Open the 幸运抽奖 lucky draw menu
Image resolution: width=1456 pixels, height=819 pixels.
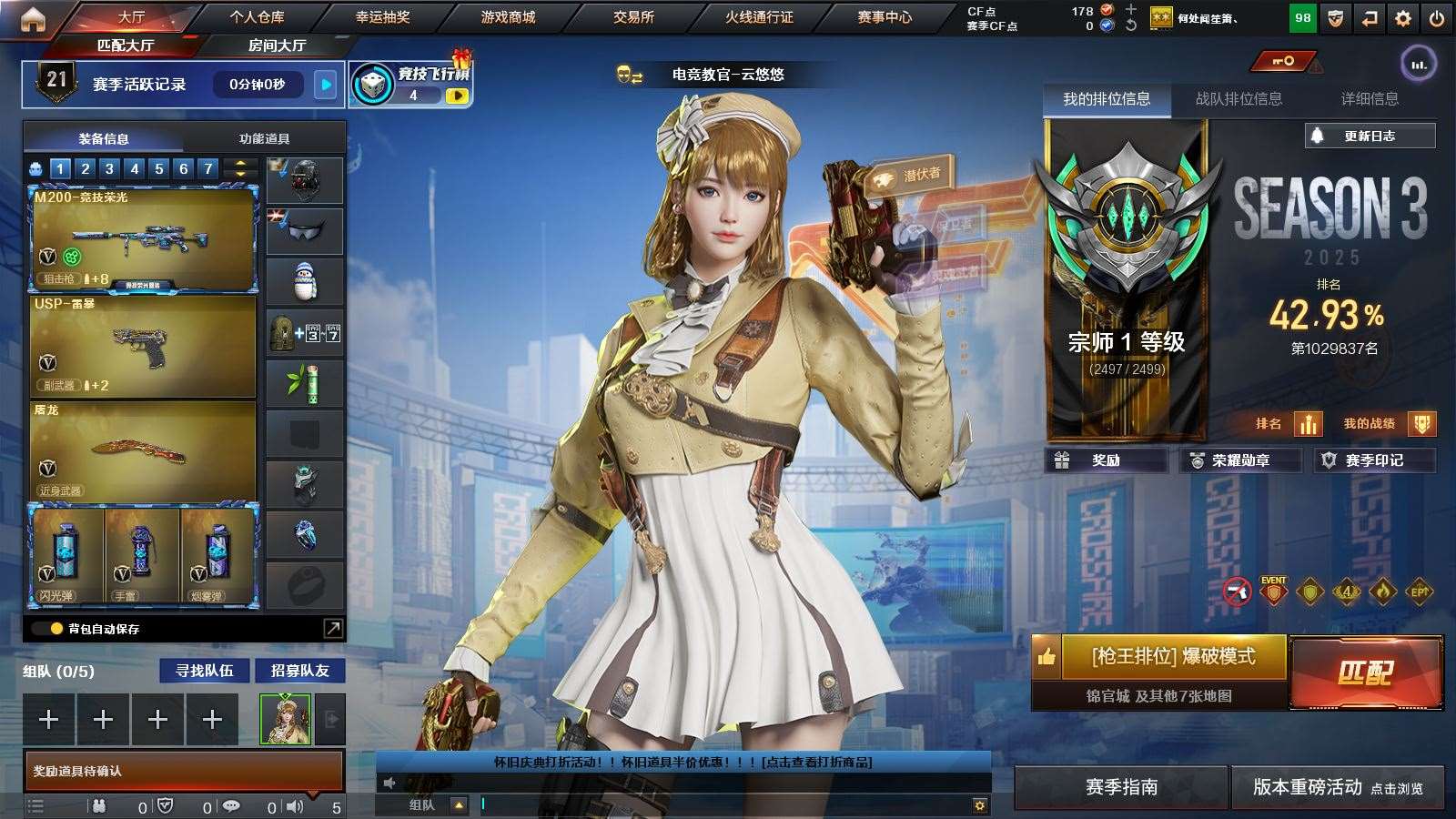[x=382, y=17]
